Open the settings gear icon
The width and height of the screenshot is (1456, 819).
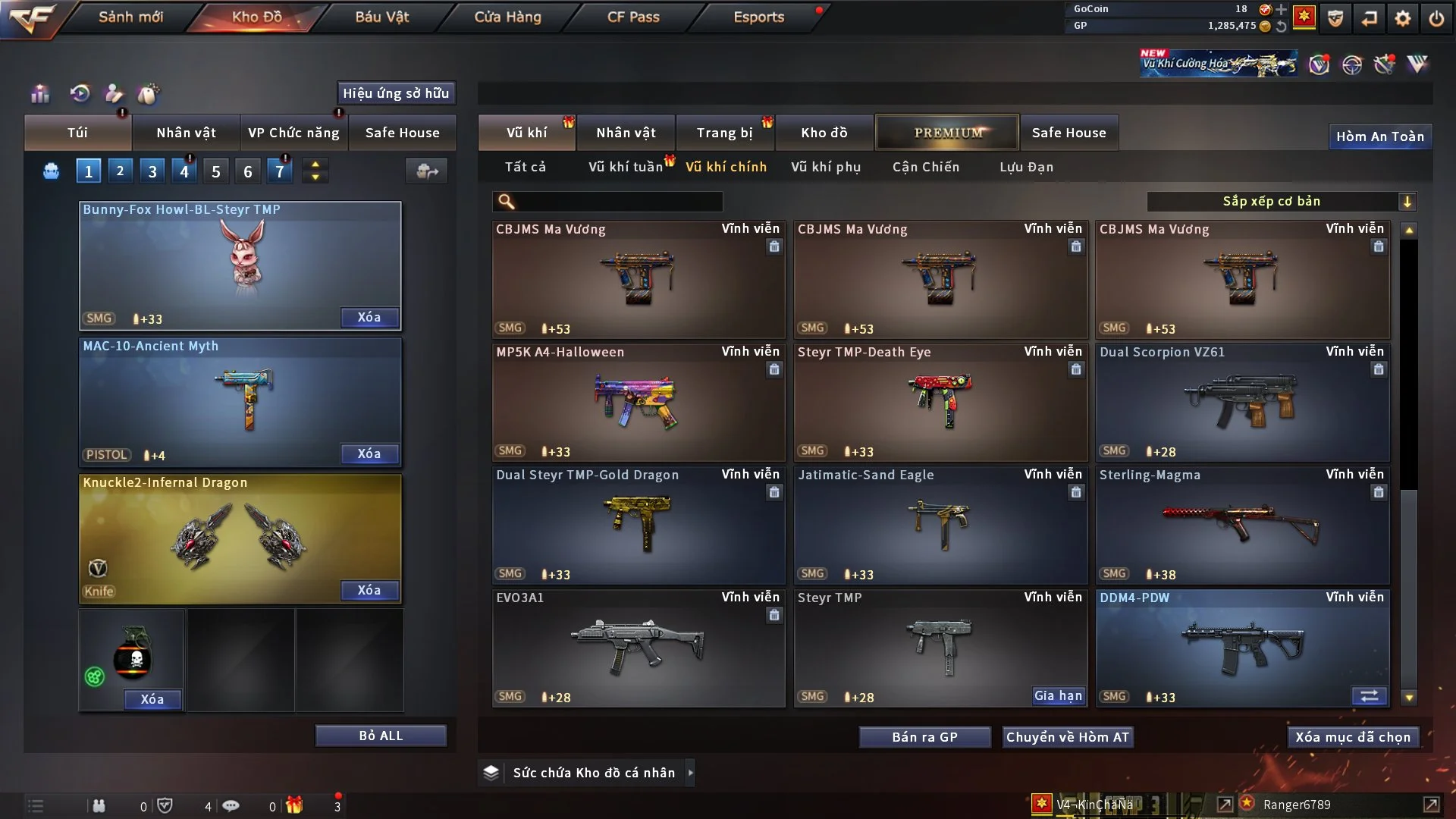[x=1403, y=18]
